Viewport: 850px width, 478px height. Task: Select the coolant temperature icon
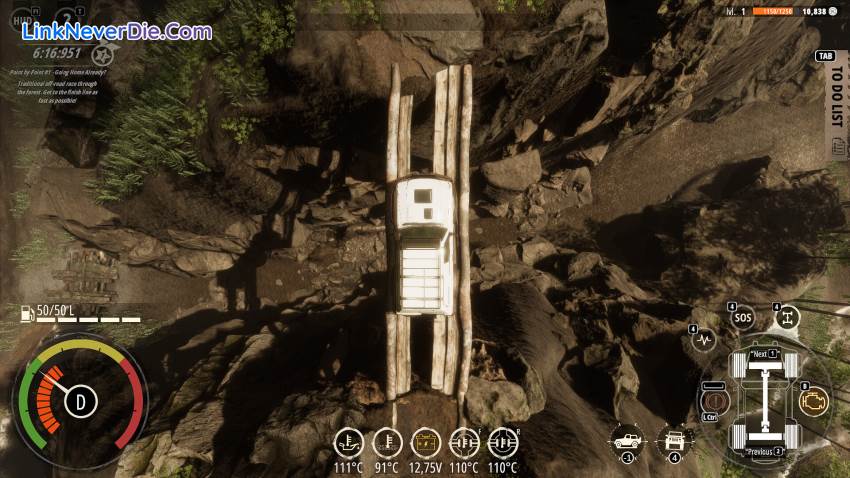(387, 442)
